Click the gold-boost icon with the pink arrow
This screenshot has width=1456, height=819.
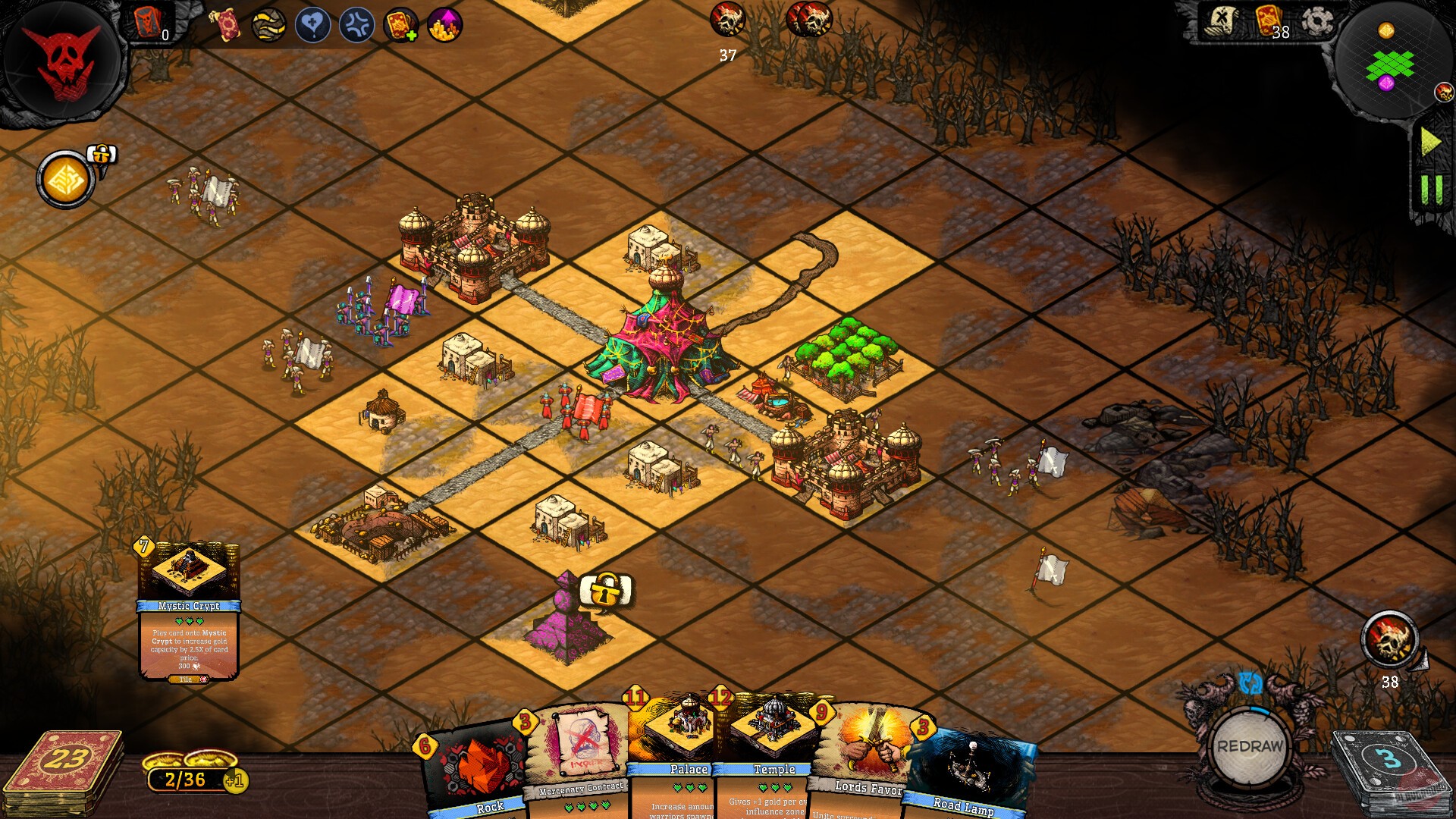pyautogui.click(x=444, y=24)
